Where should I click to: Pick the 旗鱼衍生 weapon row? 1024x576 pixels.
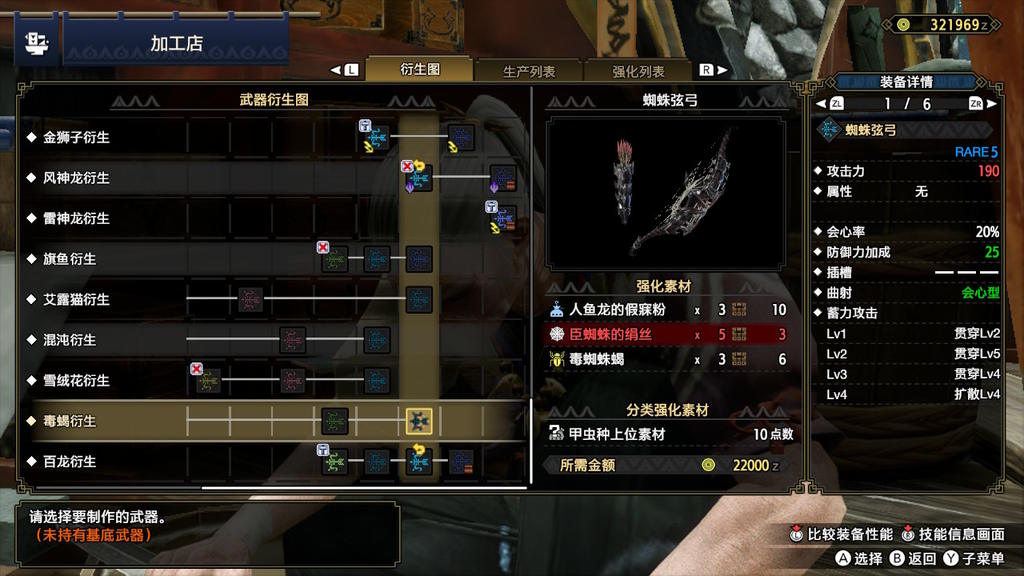click(x=70, y=259)
